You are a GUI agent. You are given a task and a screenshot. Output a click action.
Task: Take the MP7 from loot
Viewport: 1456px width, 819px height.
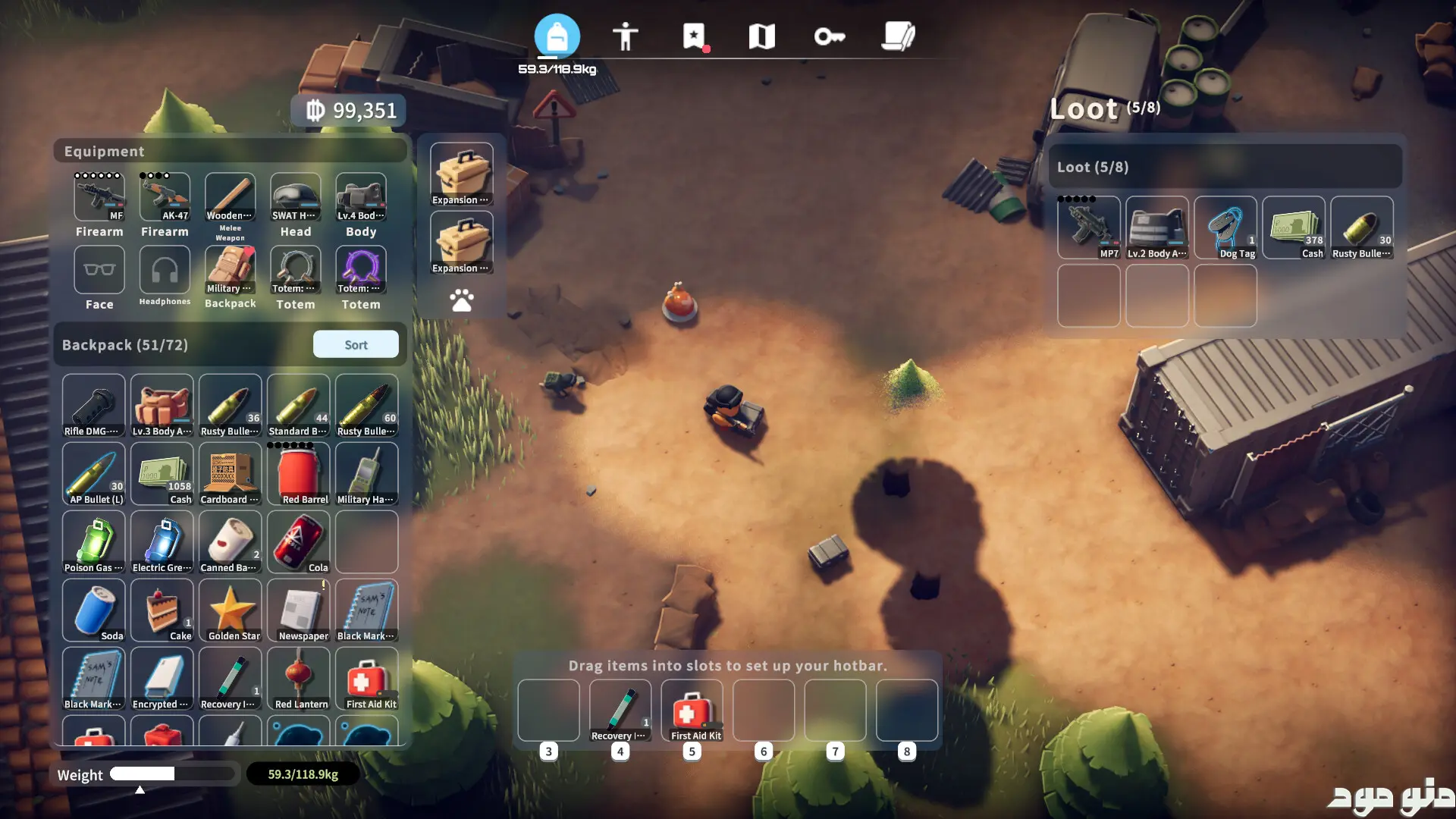point(1088,227)
